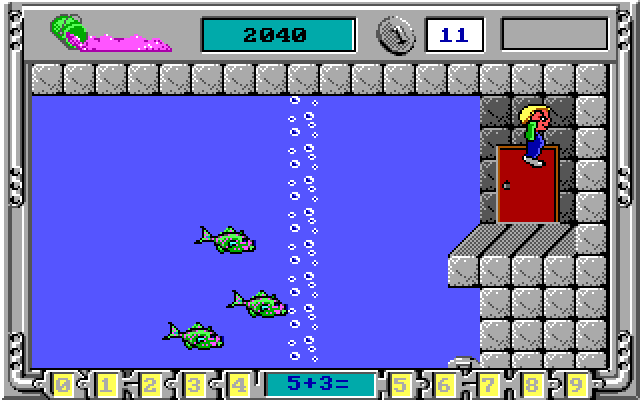
Task: Select the number 4 tile
Action: tap(239, 384)
